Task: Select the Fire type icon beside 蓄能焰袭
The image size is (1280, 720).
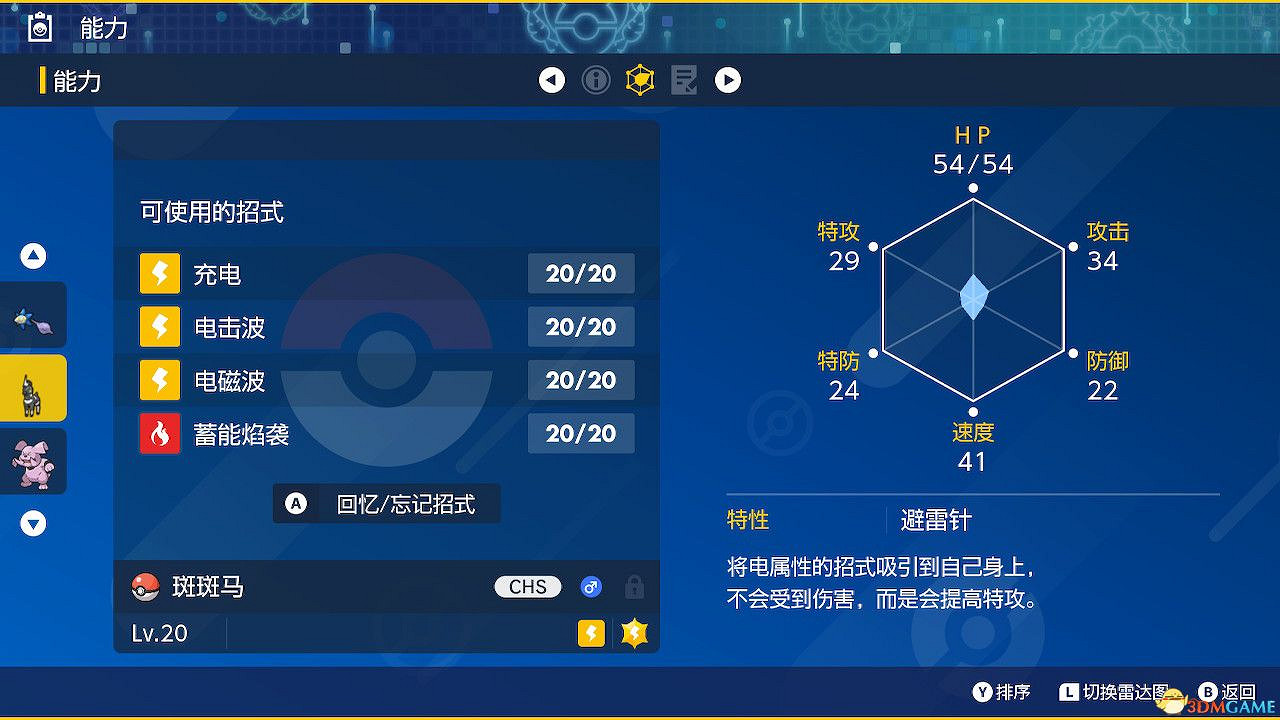Action: [160, 433]
